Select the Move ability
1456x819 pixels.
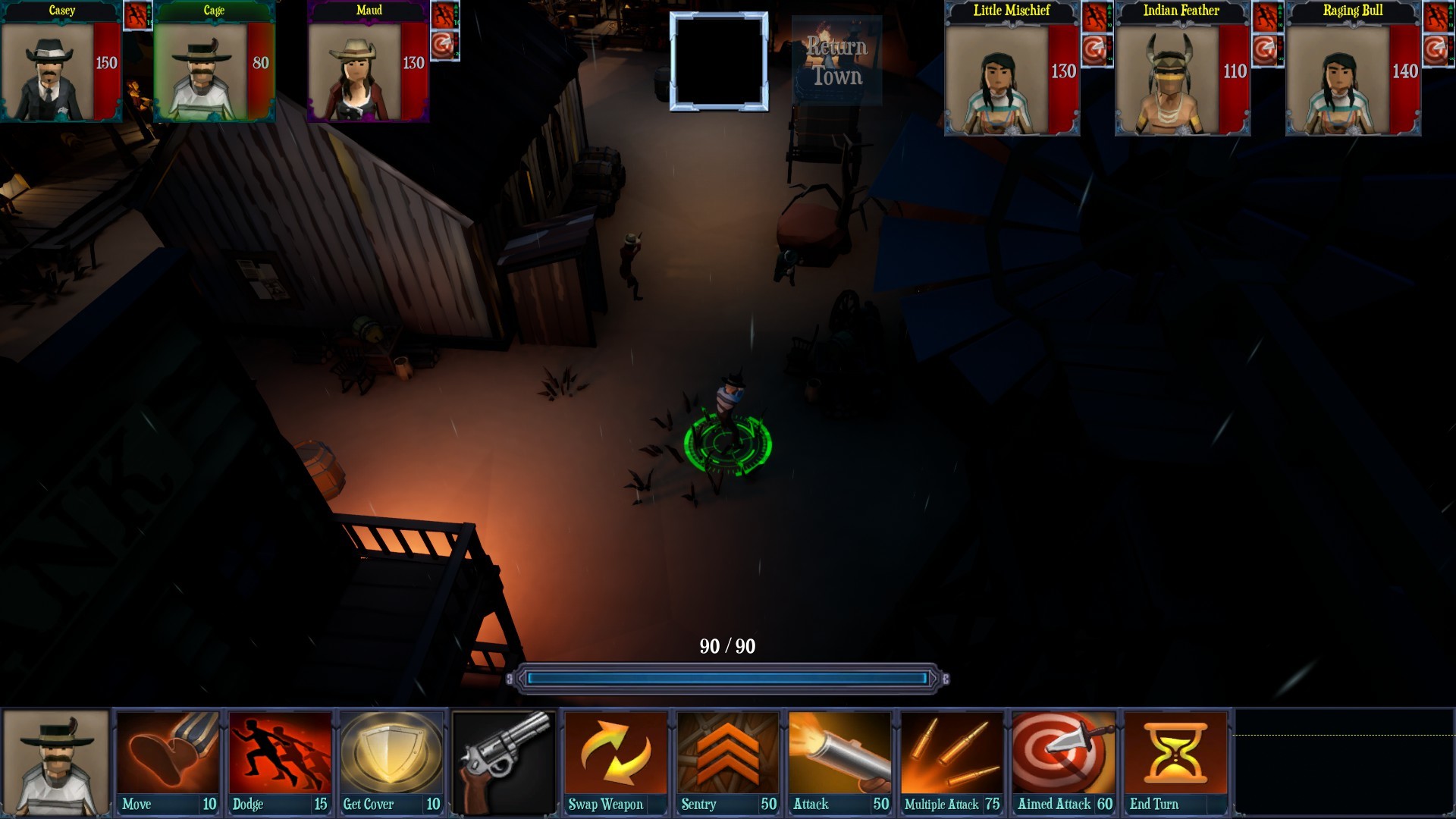(168, 758)
